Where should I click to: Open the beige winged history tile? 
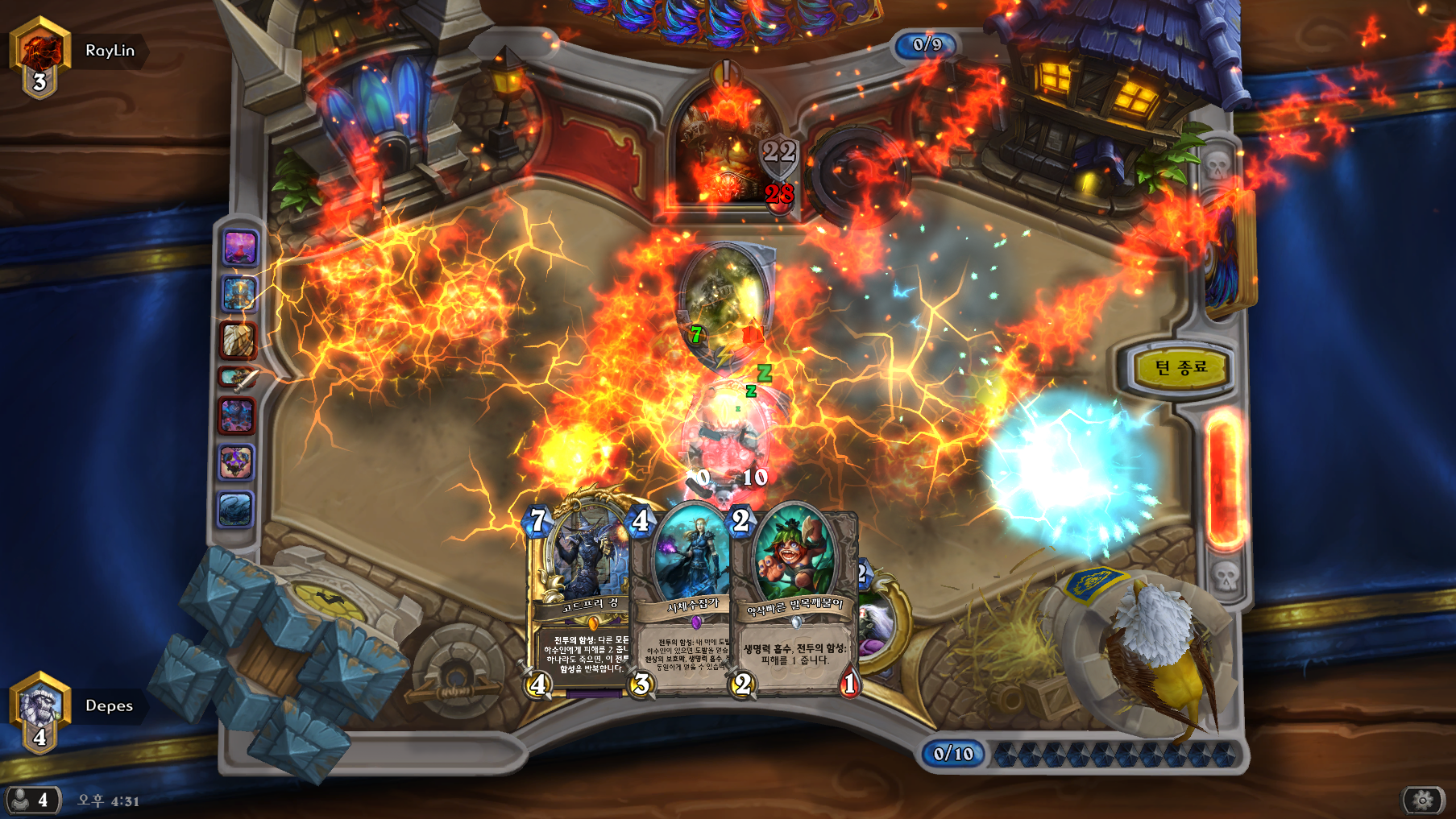click(238, 339)
